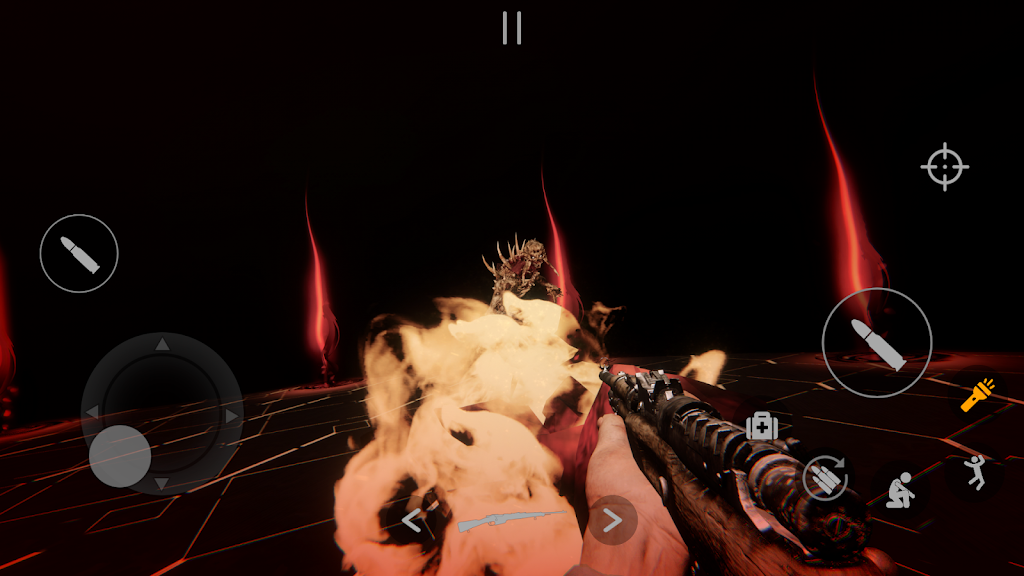Image resolution: width=1024 pixels, height=576 pixels.
Task: Toggle the orange flashlight
Action: pyautogui.click(x=977, y=395)
